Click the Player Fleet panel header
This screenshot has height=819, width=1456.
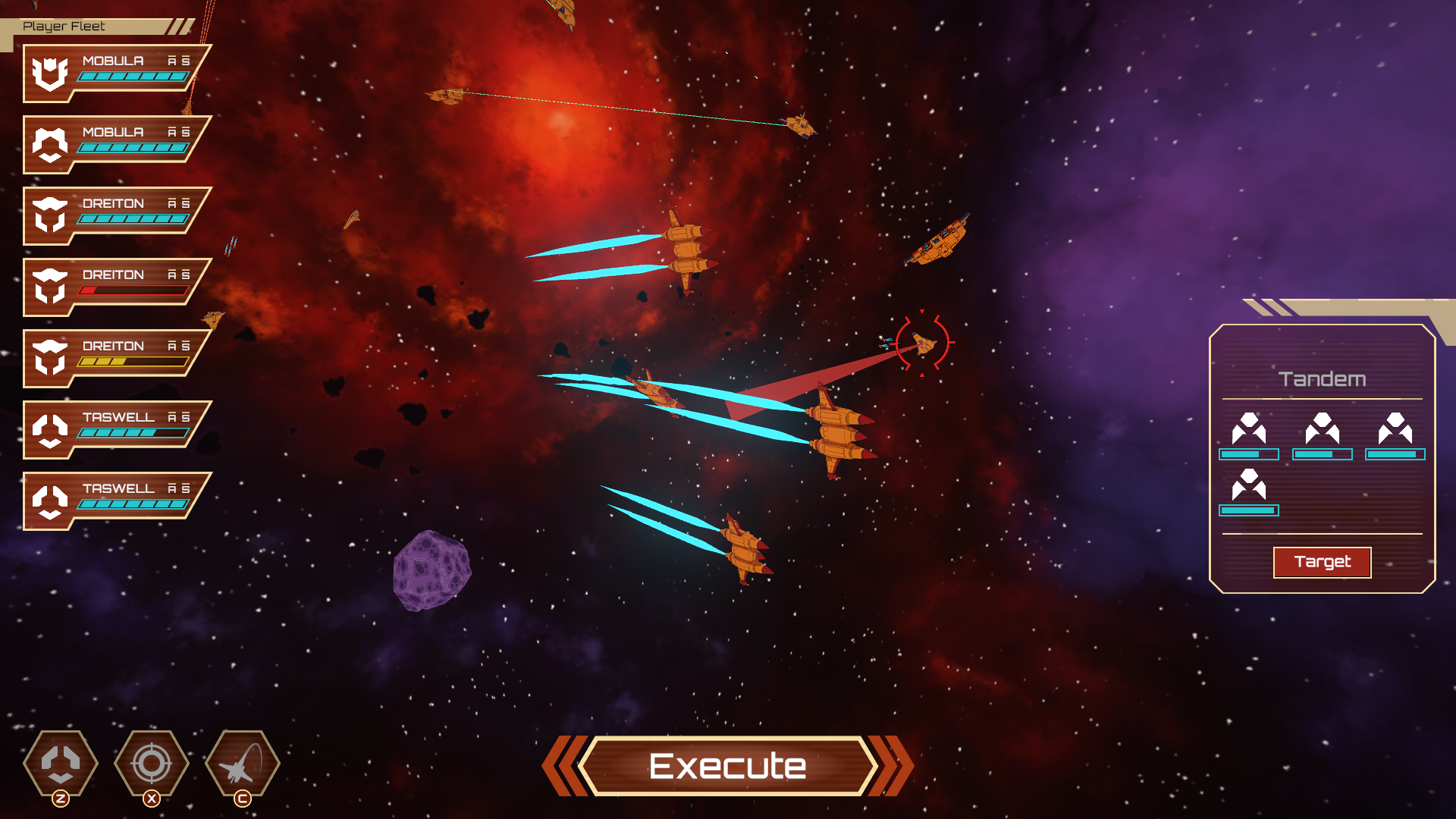coord(64,27)
